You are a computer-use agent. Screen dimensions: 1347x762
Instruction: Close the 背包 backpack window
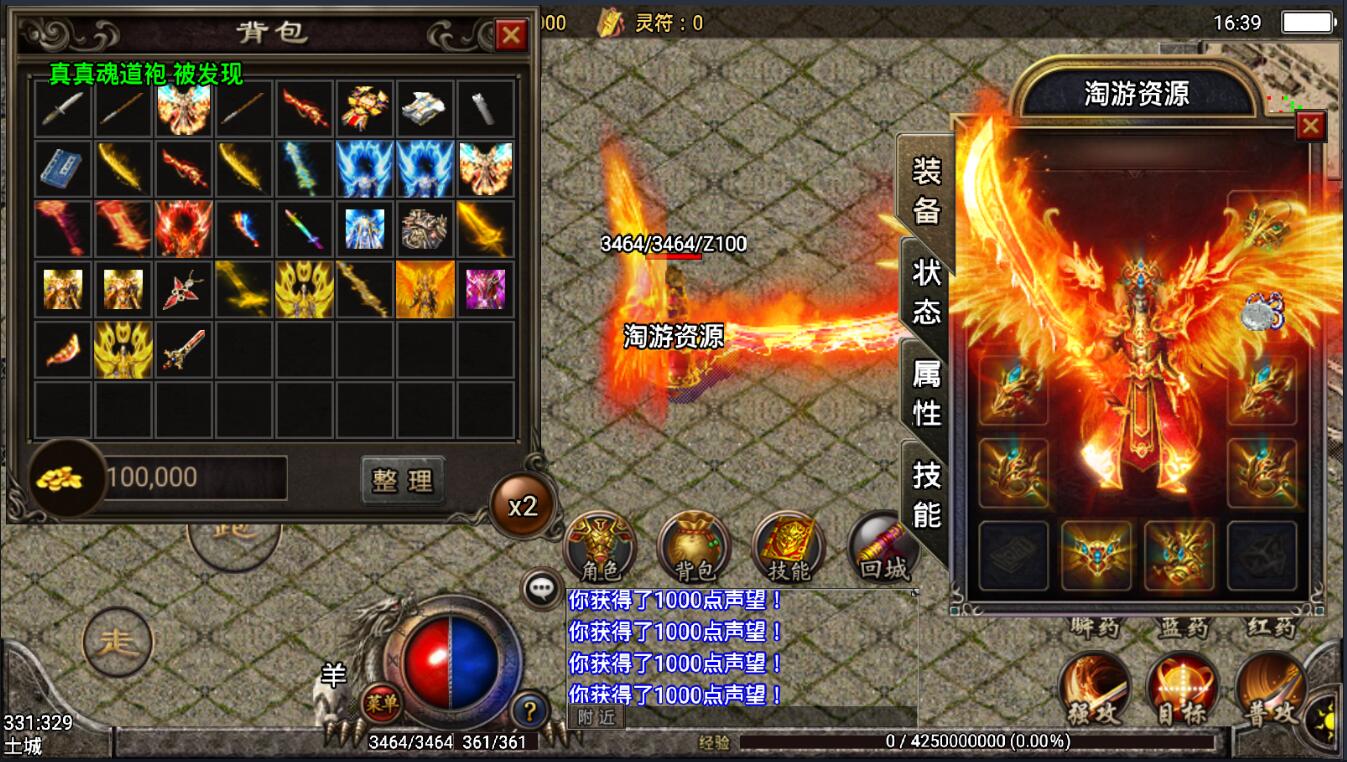tap(511, 36)
